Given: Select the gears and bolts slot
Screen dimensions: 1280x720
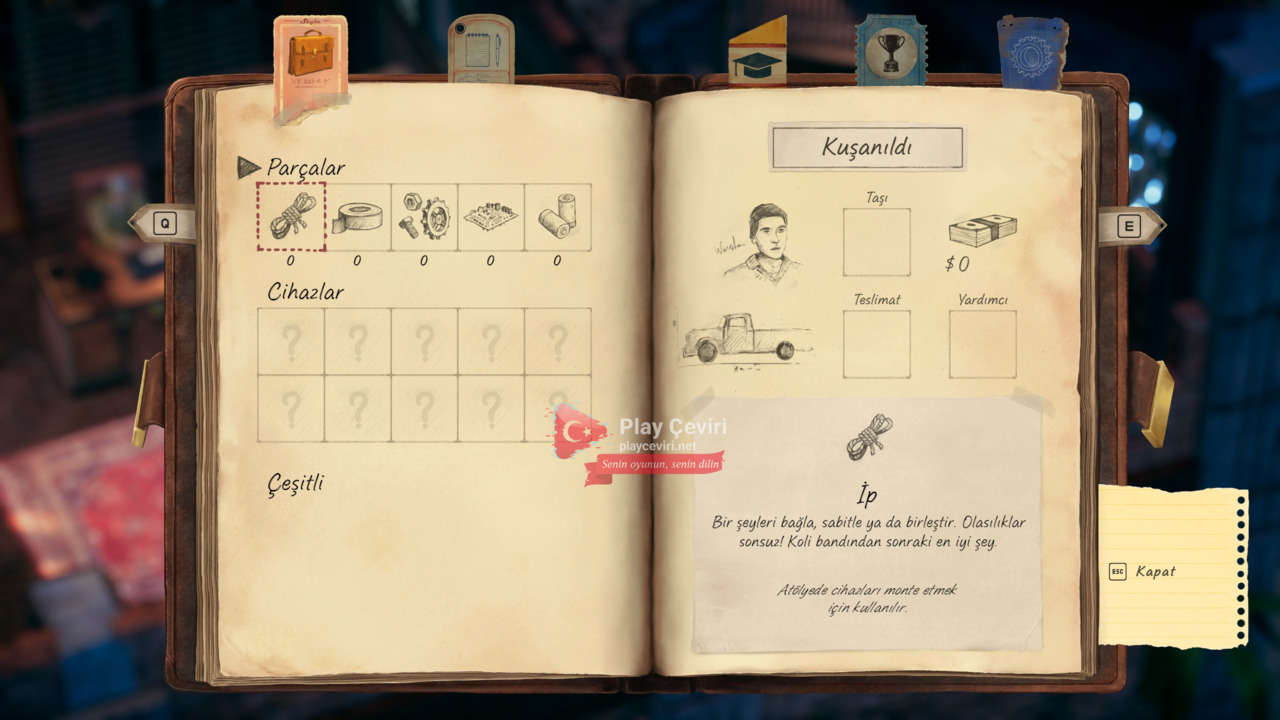Looking at the screenshot, I should (x=425, y=217).
